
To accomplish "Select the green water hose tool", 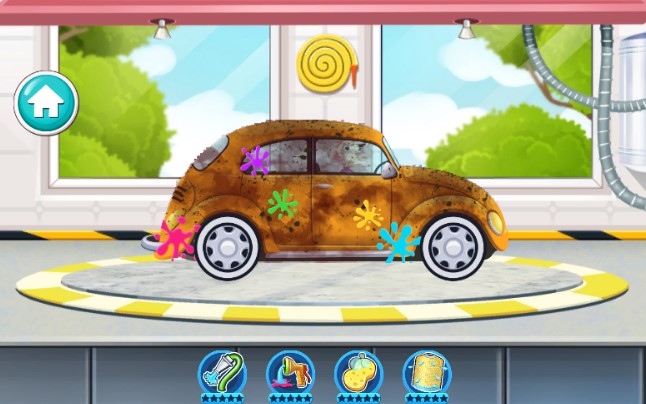I will [222, 372].
